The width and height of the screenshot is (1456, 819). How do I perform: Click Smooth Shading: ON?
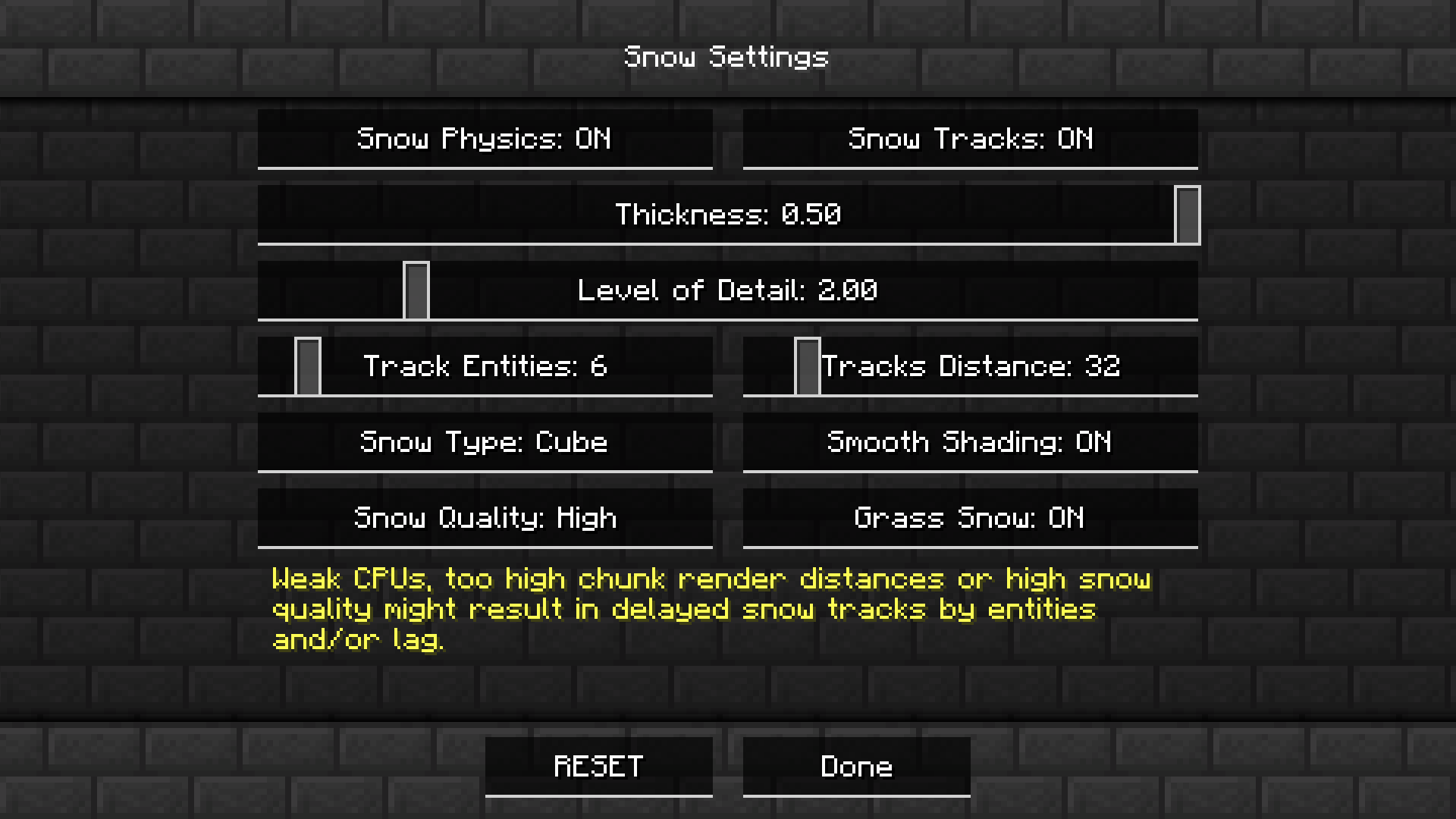tap(971, 442)
